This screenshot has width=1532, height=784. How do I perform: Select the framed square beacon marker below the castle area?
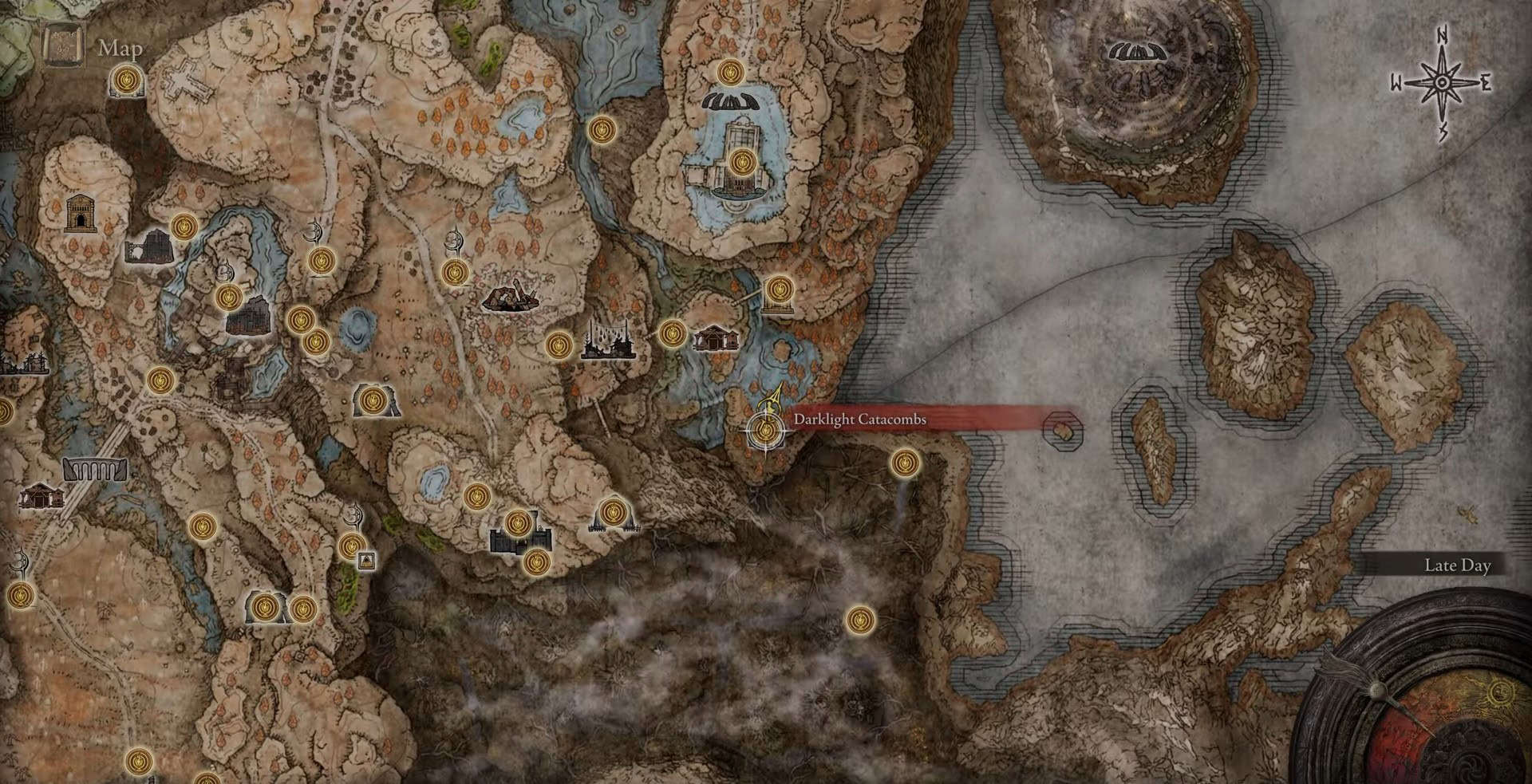(366, 560)
